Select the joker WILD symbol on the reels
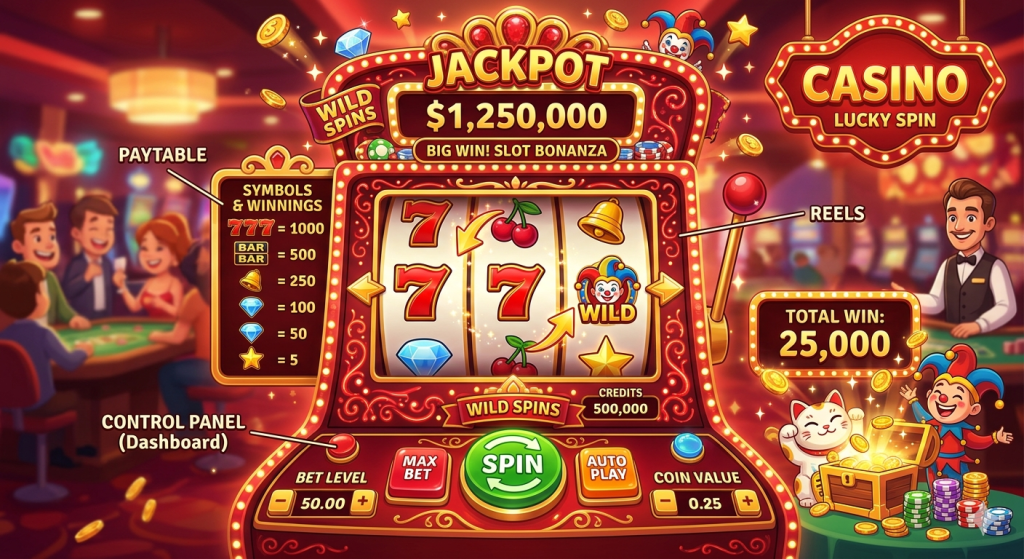Image resolution: width=1024 pixels, height=559 pixels. (607, 291)
